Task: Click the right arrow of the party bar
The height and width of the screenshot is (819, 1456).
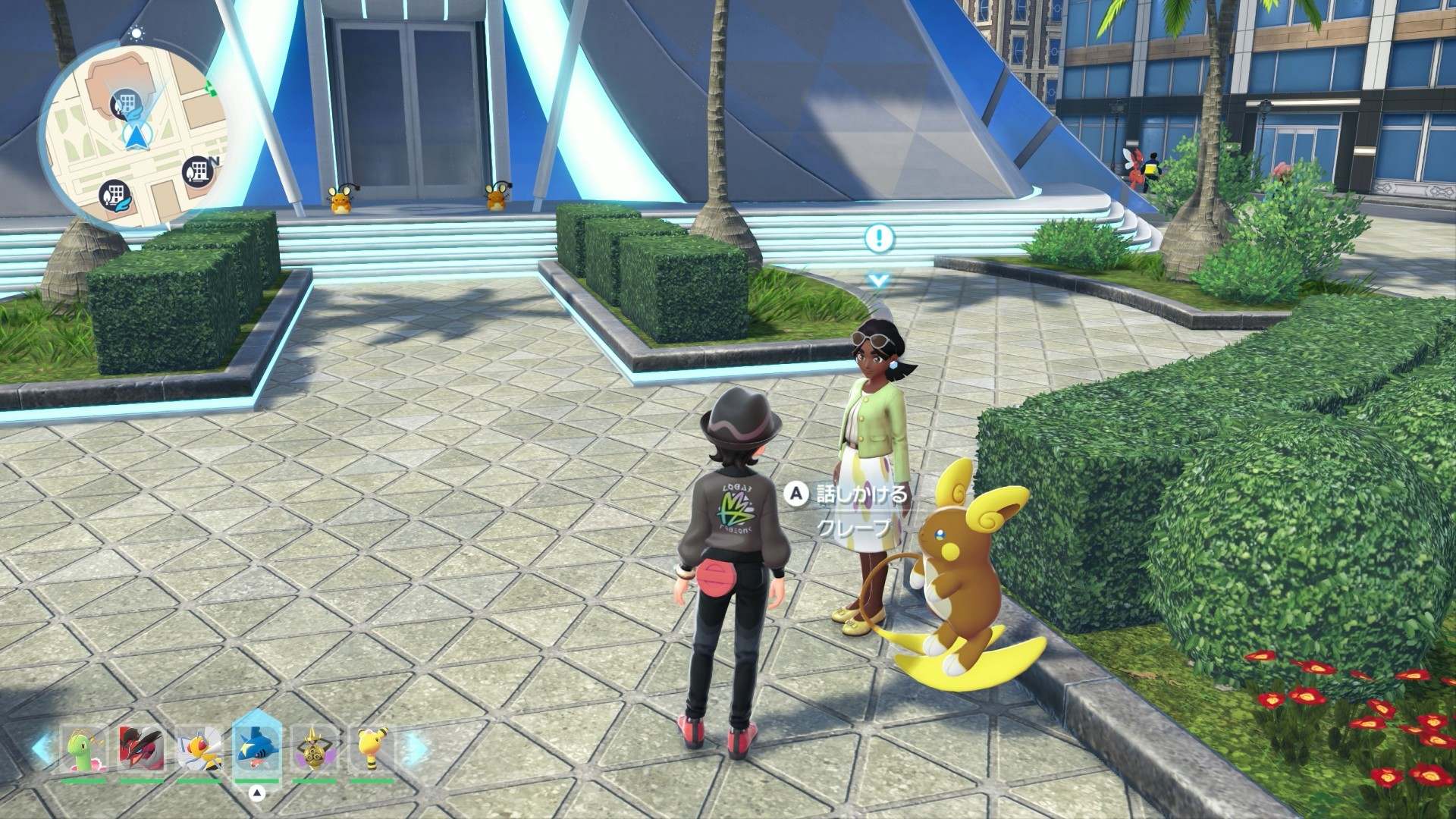Action: (413, 748)
